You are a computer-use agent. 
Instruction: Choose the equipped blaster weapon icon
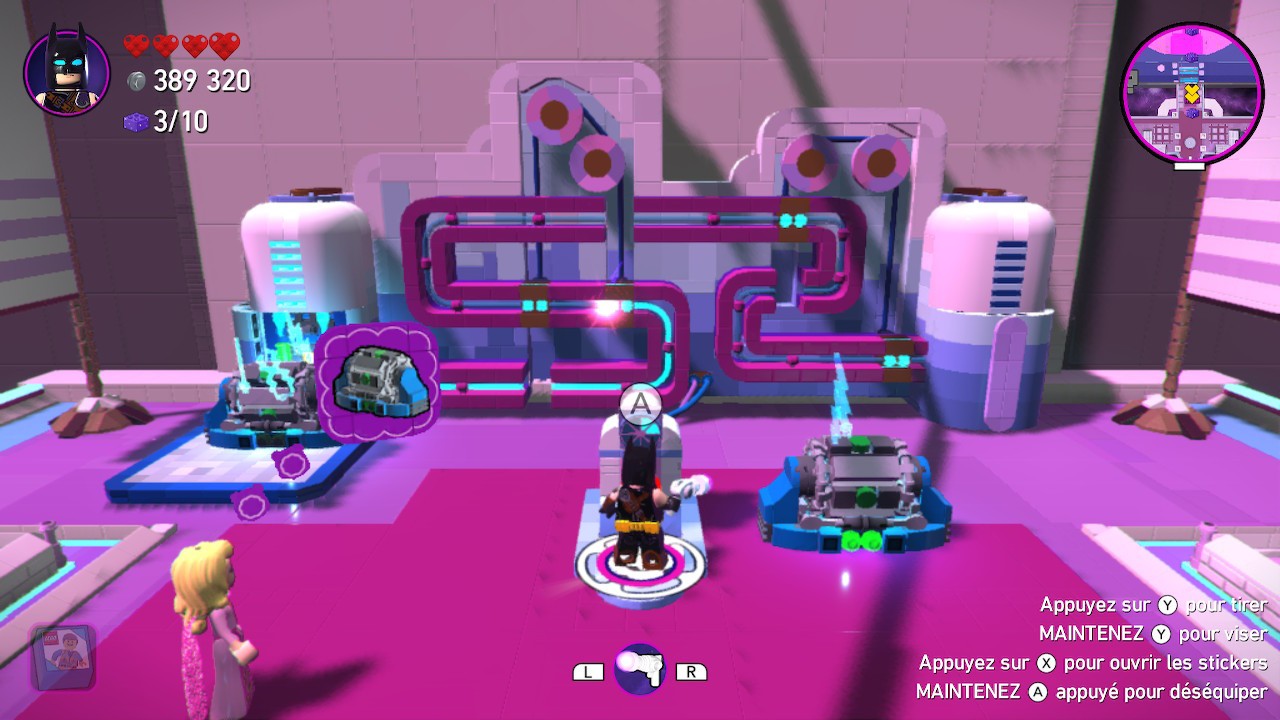click(639, 669)
